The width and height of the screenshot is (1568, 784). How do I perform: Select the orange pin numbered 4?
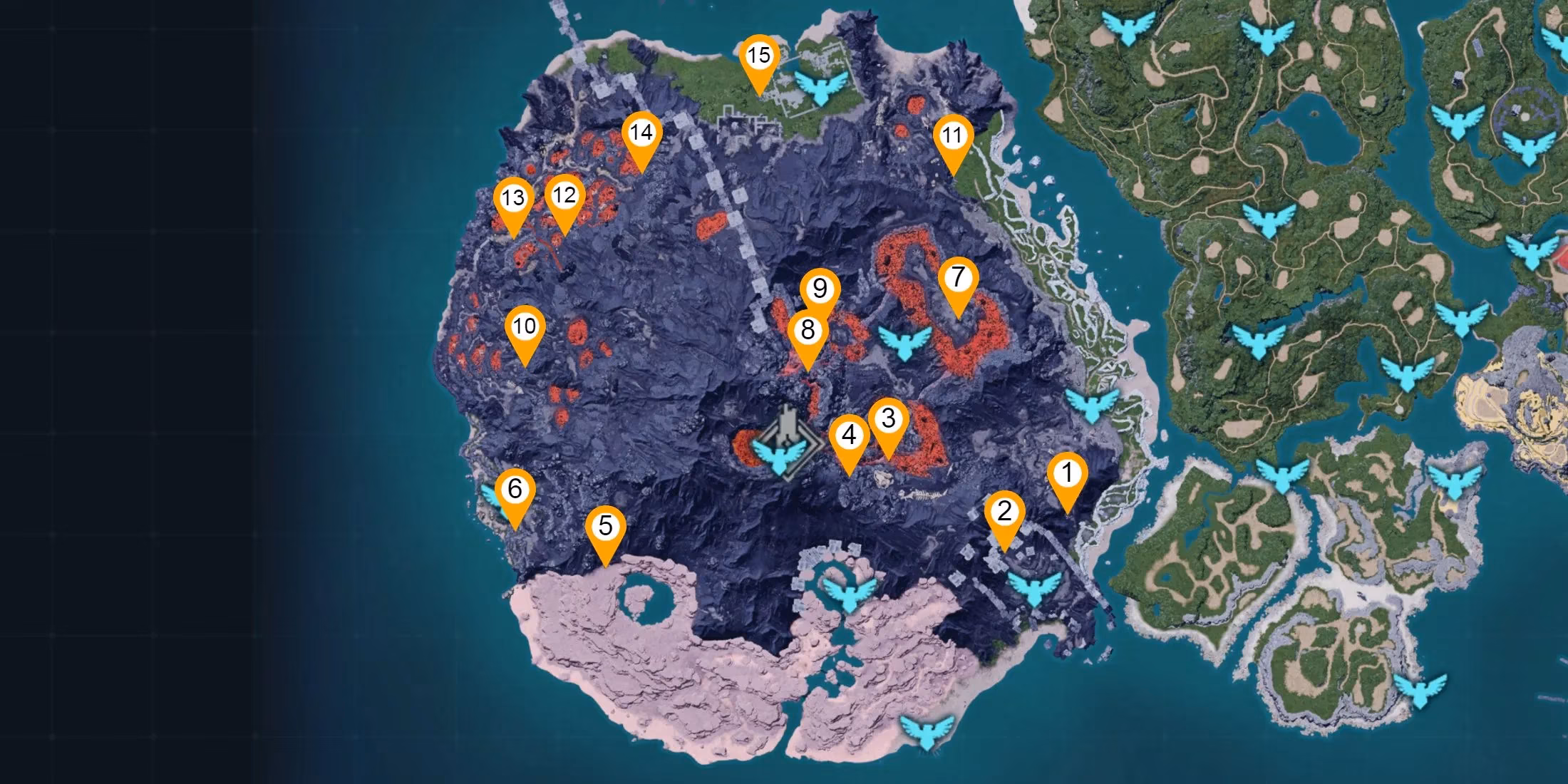coord(849,435)
